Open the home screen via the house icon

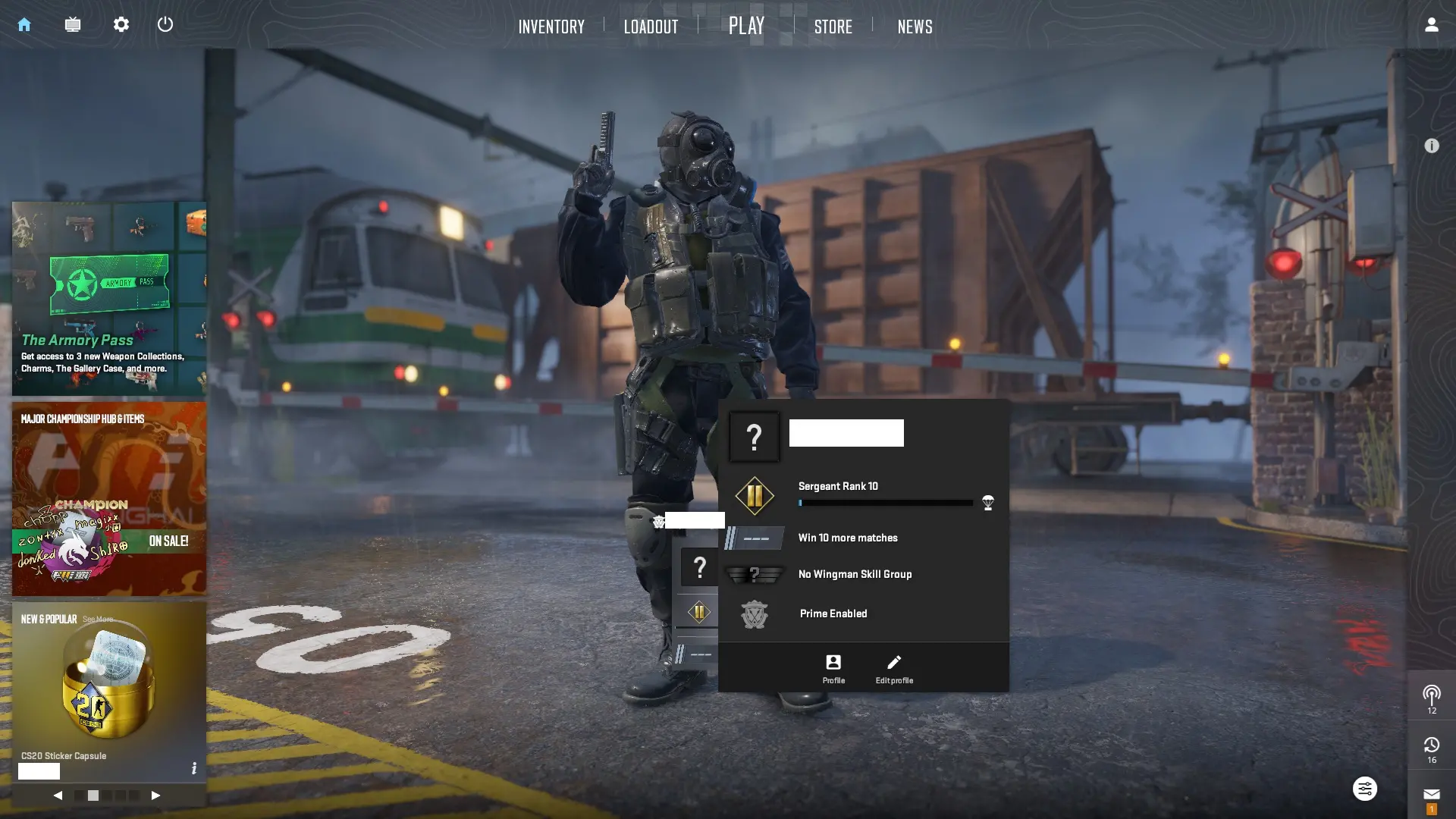(24, 24)
